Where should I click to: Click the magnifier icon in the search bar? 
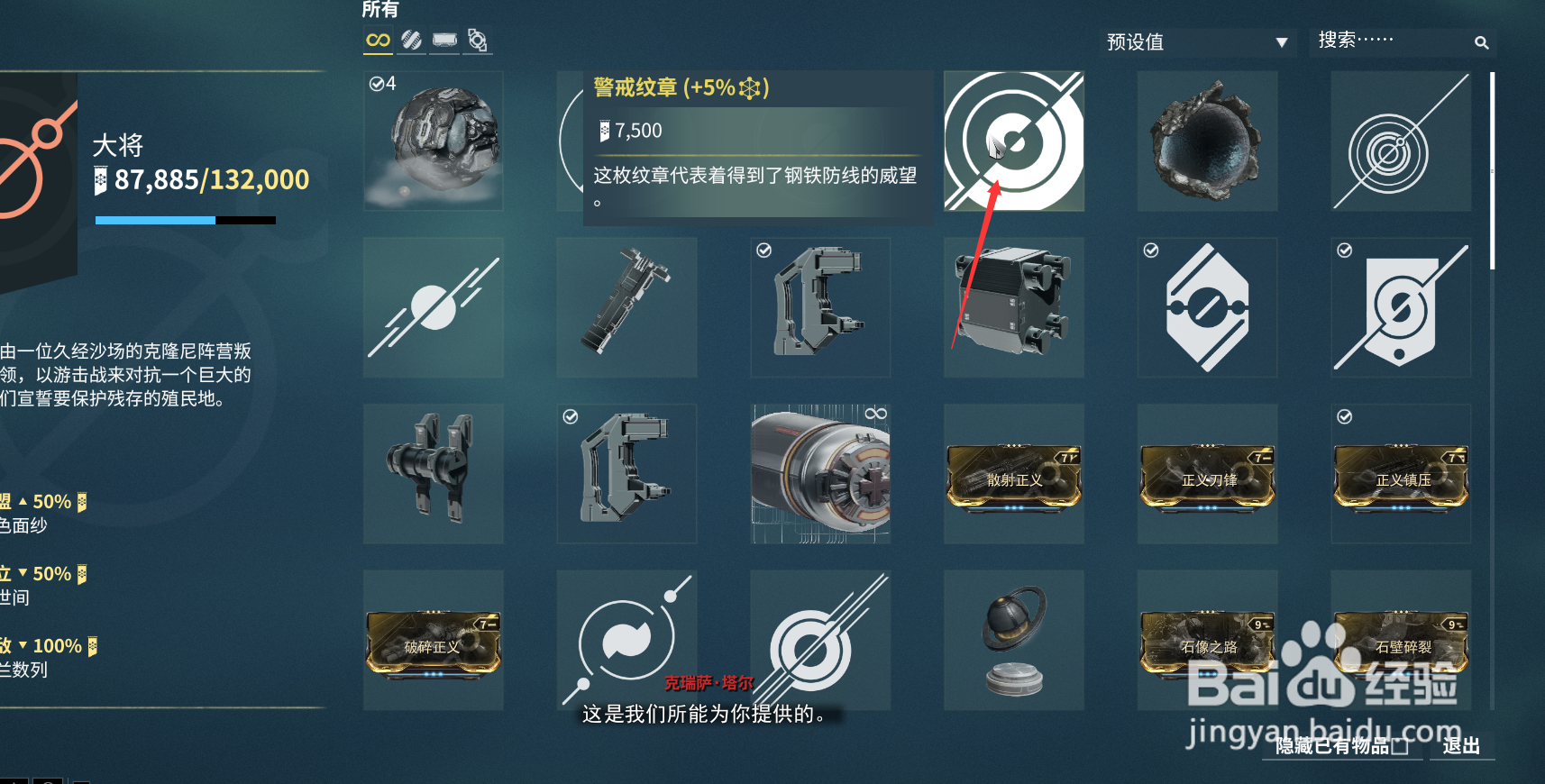pos(1482,42)
